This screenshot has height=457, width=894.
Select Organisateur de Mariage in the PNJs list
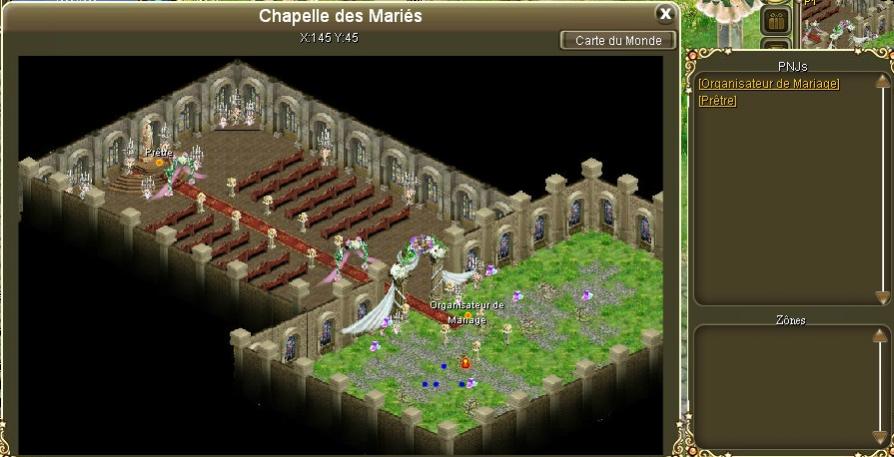click(769, 84)
